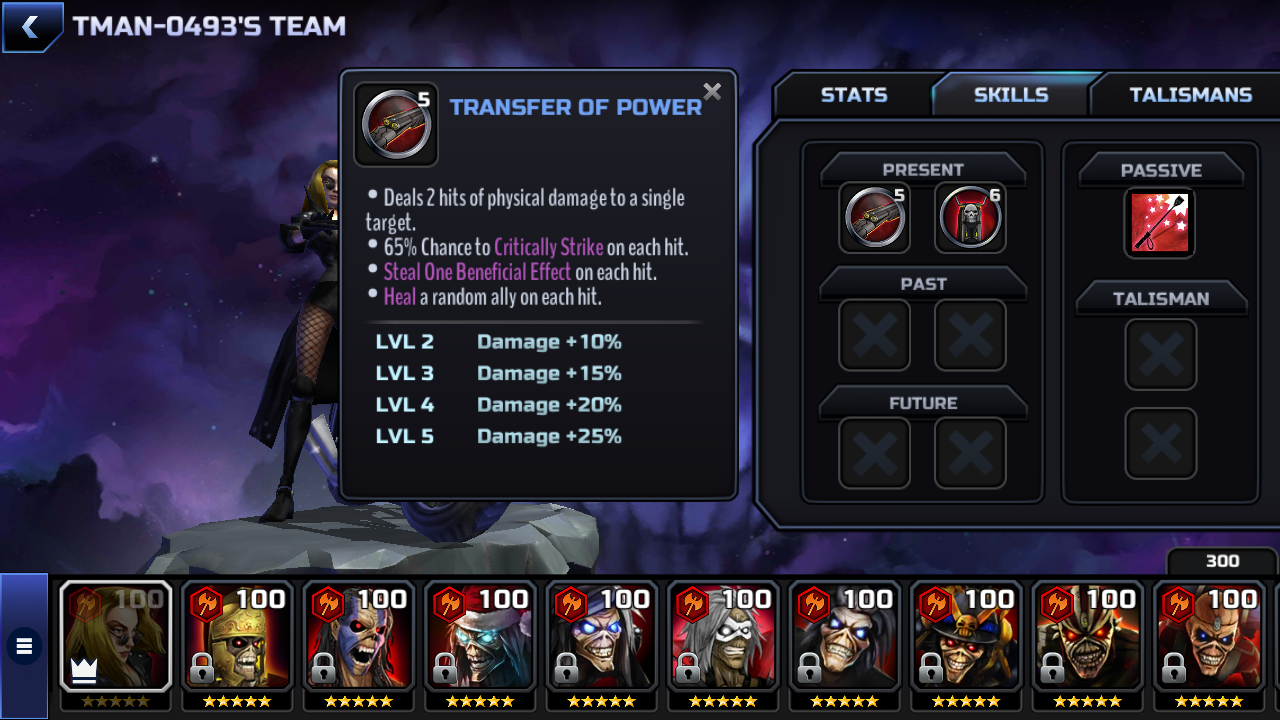Open the hamburger menu button
Image resolution: width=1280 pixels, height=720 pixels.
tap(24, 646)
